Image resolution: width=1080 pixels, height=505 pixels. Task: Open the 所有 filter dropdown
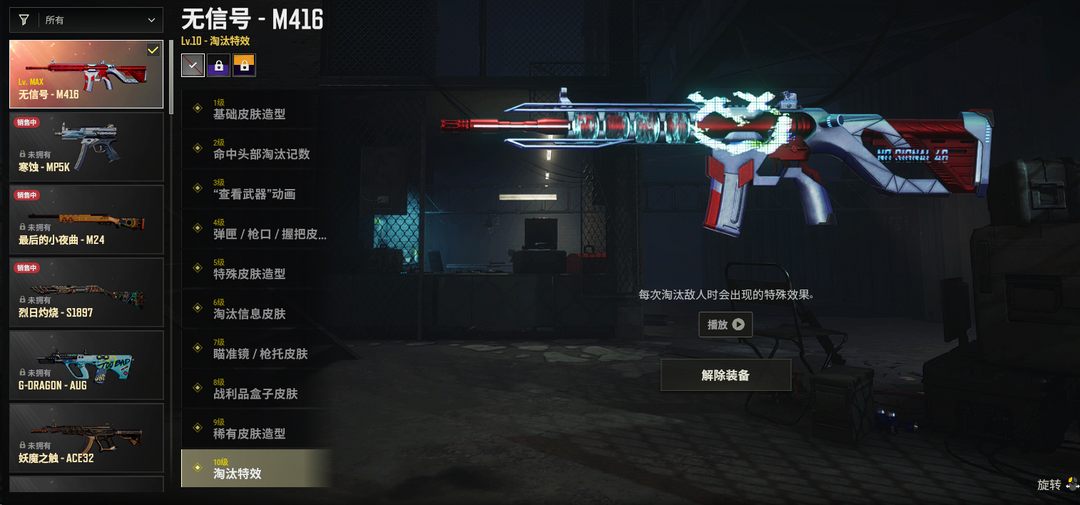point(87,20)
